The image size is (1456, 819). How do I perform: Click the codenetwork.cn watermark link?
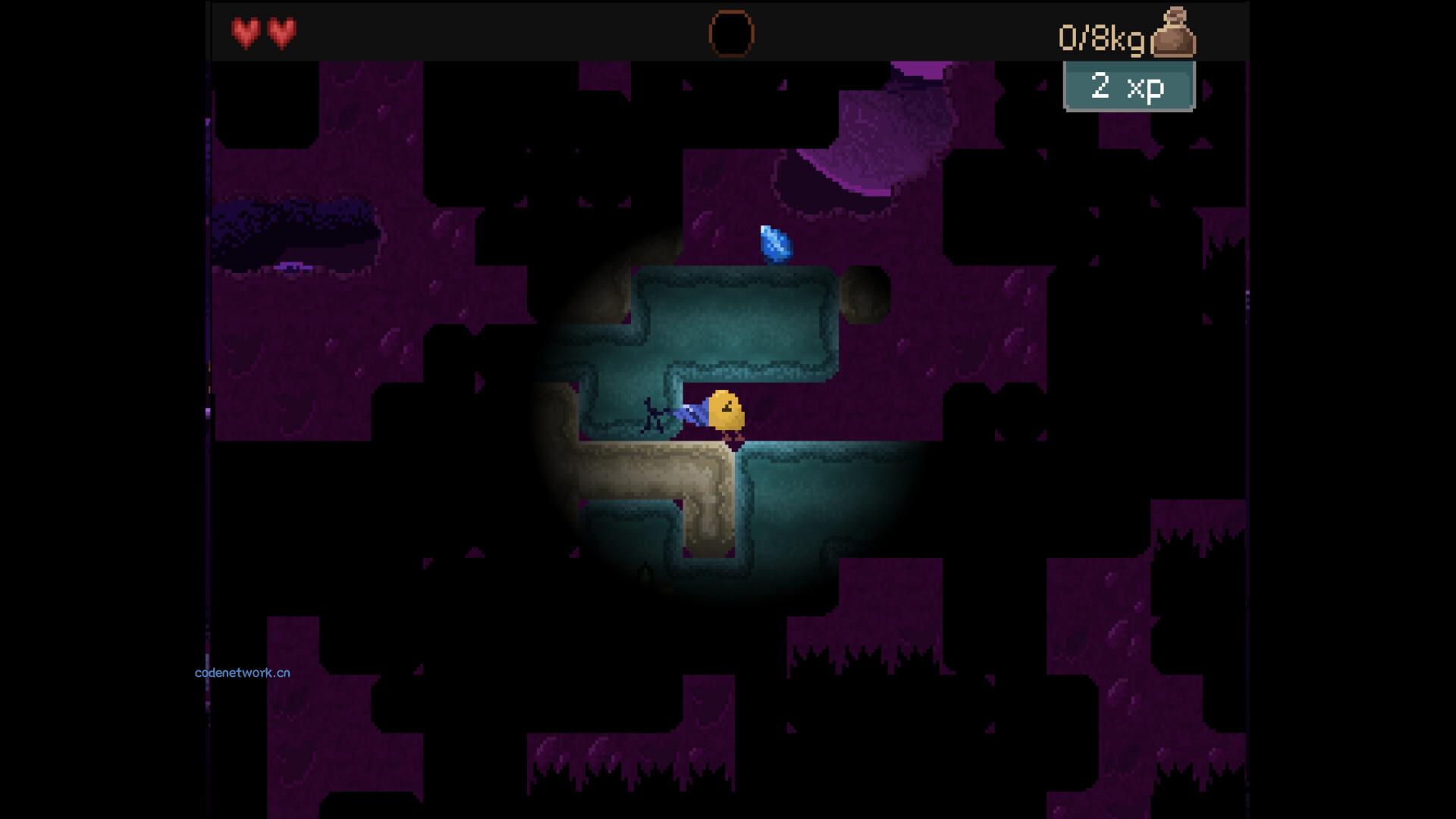[x=242, y=673]
